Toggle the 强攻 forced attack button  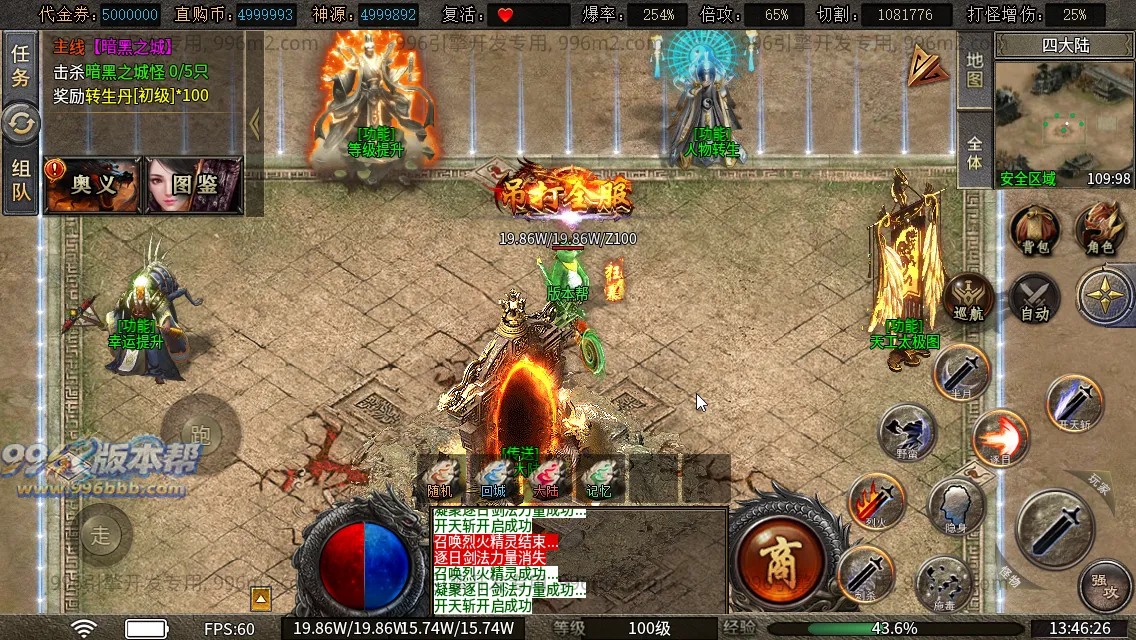pyautogui.click(x=1105, y=587)
